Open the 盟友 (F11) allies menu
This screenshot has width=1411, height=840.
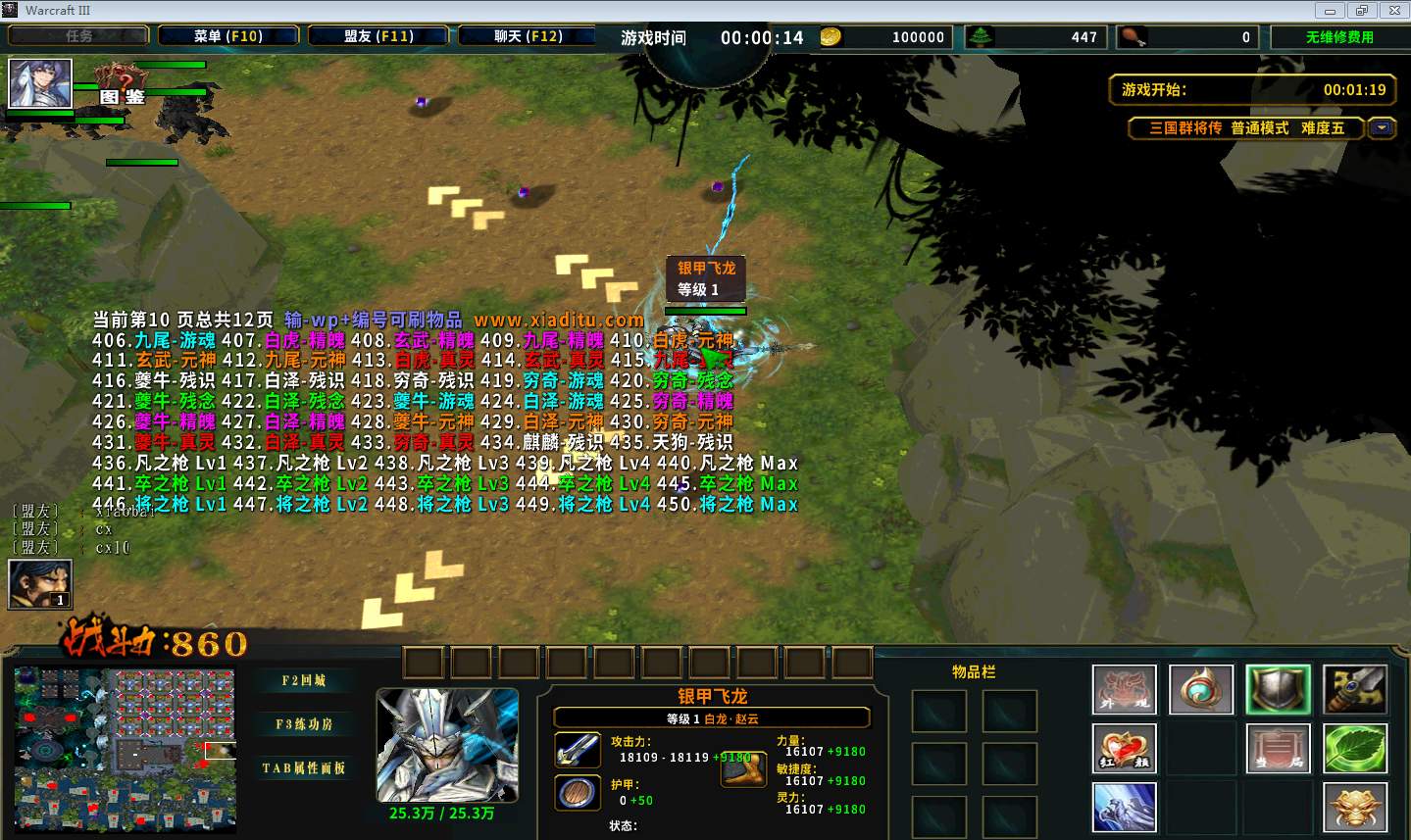click(378, 36)
